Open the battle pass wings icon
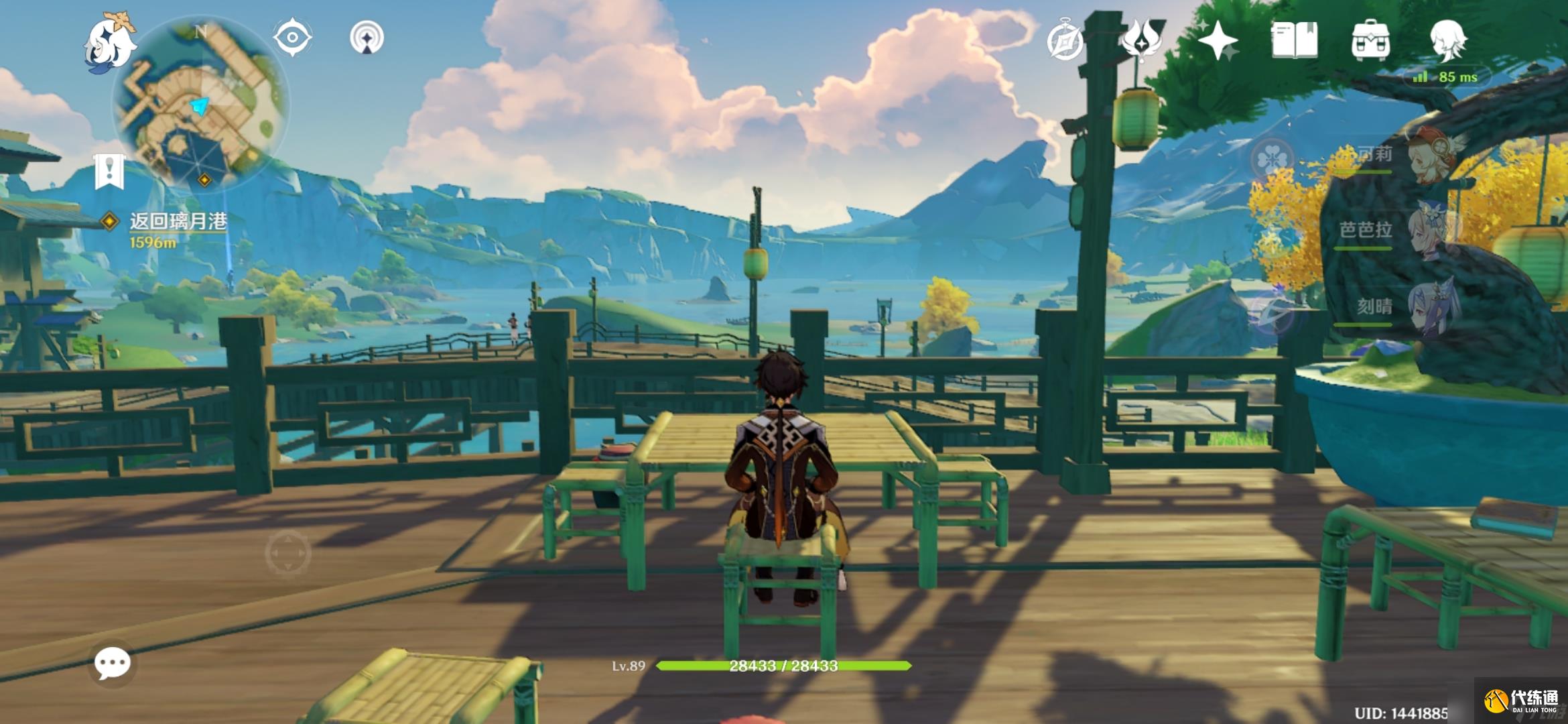This screenshot has height=724, width=1568. pos(1143,39)
